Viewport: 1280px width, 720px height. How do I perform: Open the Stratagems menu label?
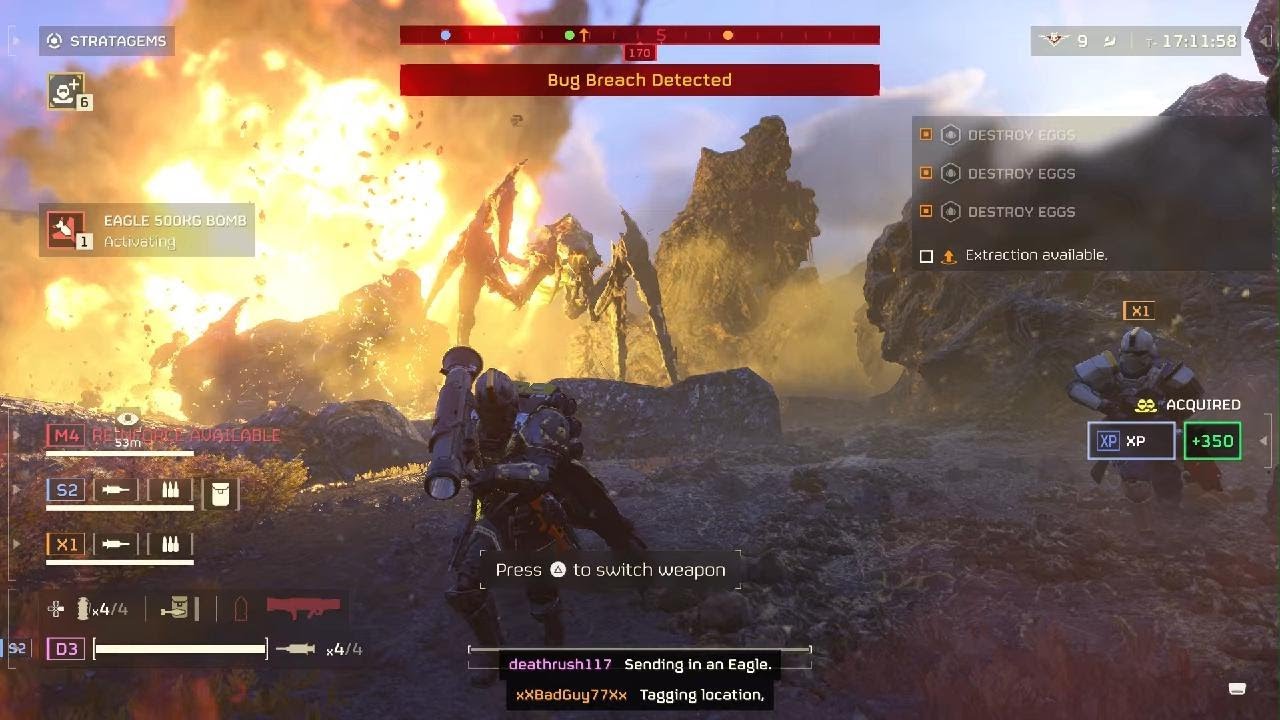click(107, 41)
